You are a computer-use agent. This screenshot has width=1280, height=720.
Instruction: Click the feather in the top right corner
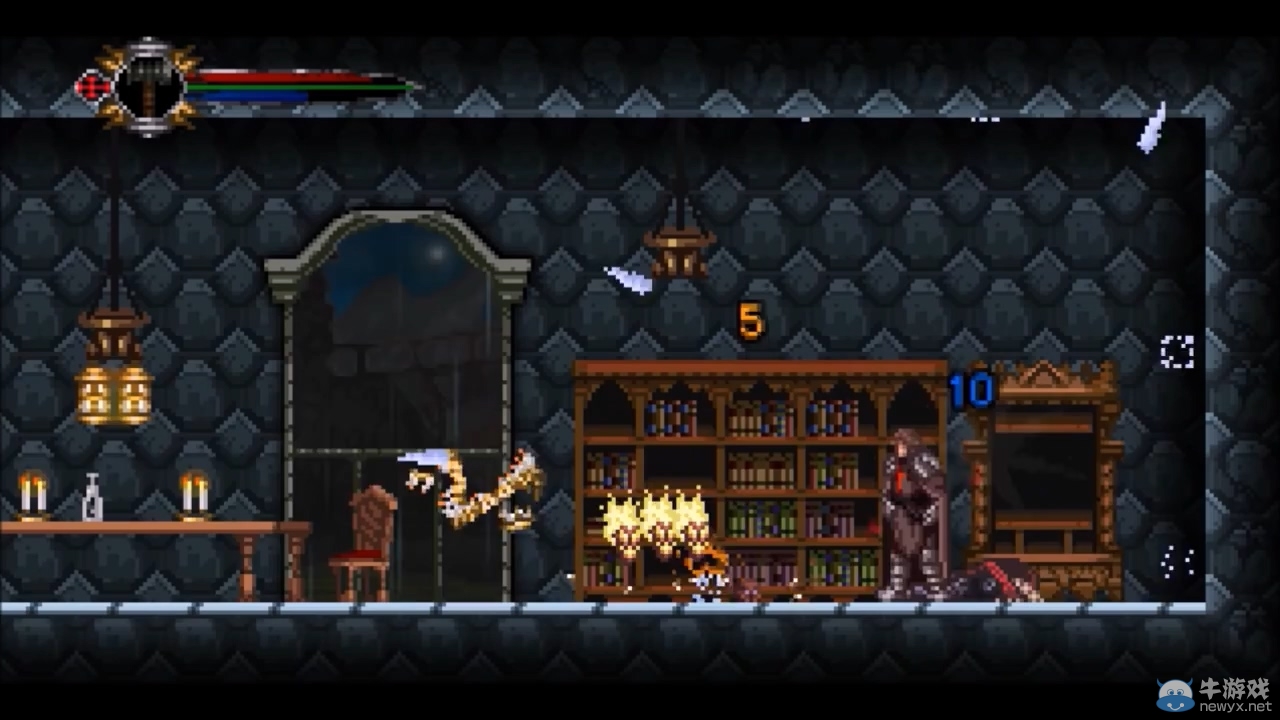click(x=1150, y=127)
